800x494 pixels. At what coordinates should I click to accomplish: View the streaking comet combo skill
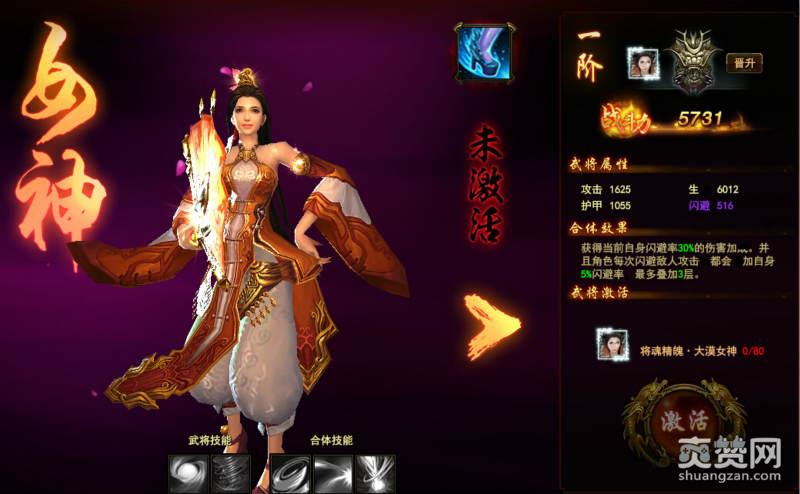(x=332, y=472)
